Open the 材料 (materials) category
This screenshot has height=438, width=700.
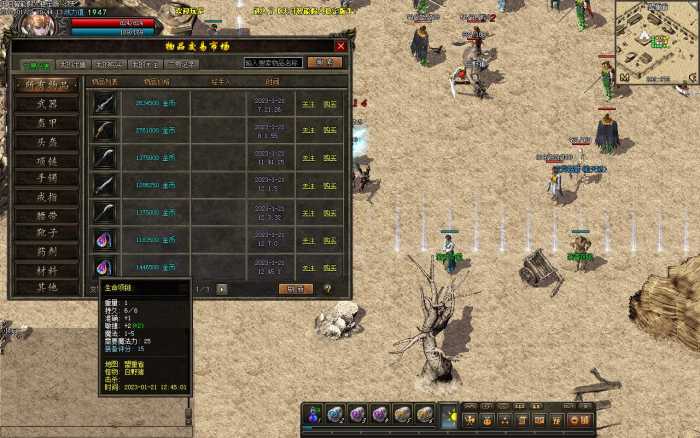pyautogui.click(x=47, y=270)
